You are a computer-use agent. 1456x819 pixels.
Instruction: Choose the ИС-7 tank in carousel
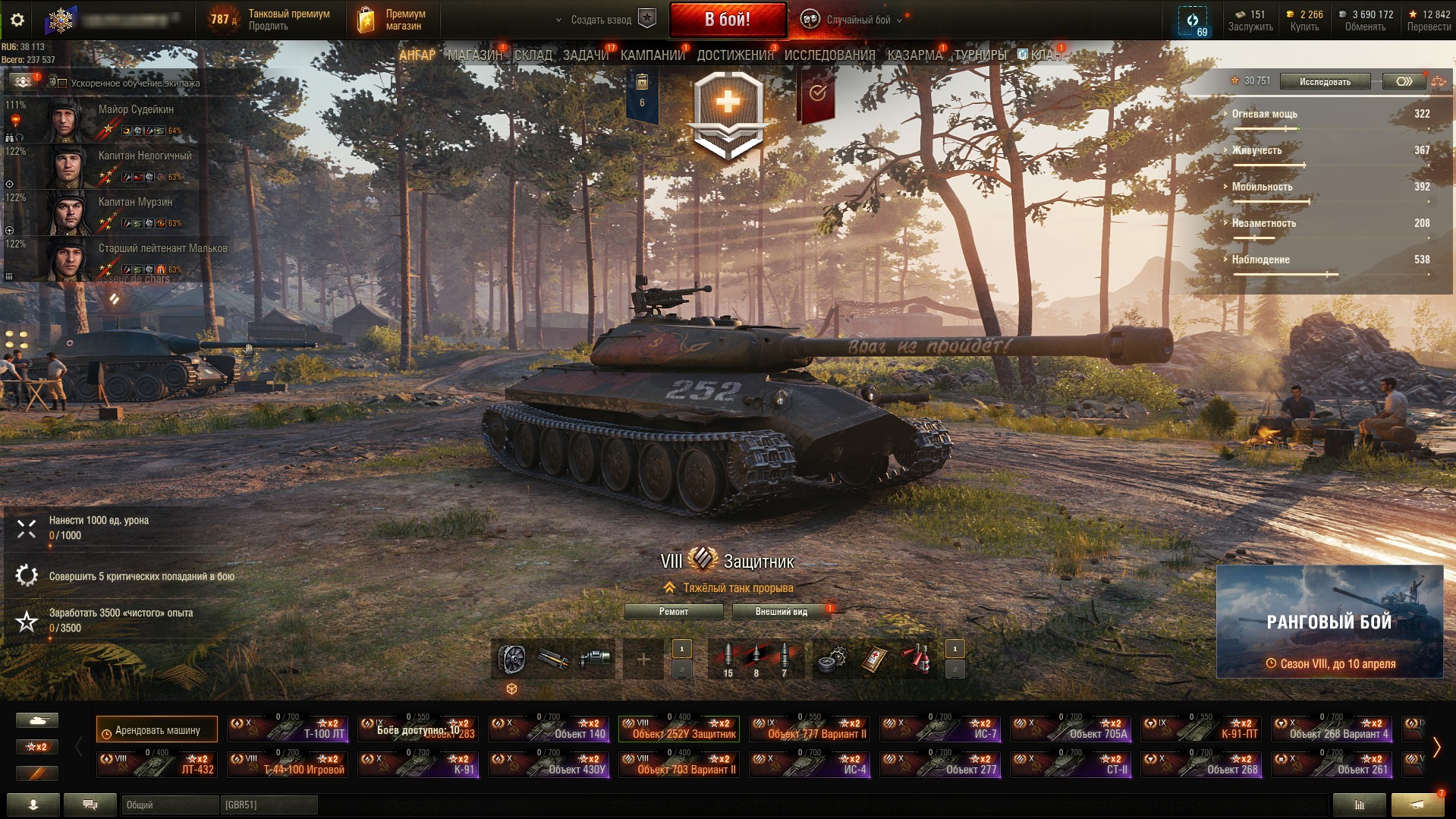pyautogui.click(x=940, y=729)
